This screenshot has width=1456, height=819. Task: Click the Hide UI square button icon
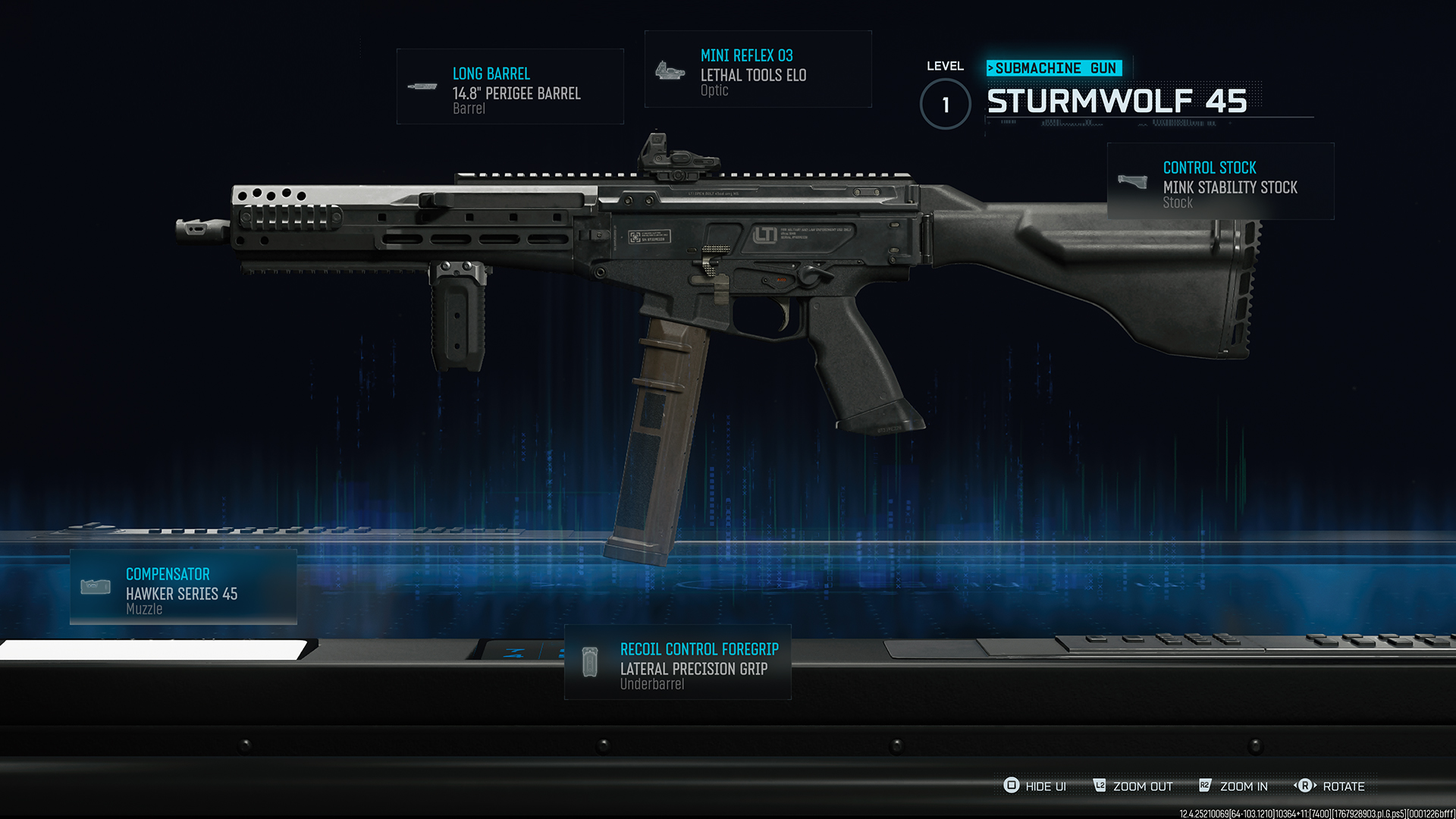tap(1010, 786)
